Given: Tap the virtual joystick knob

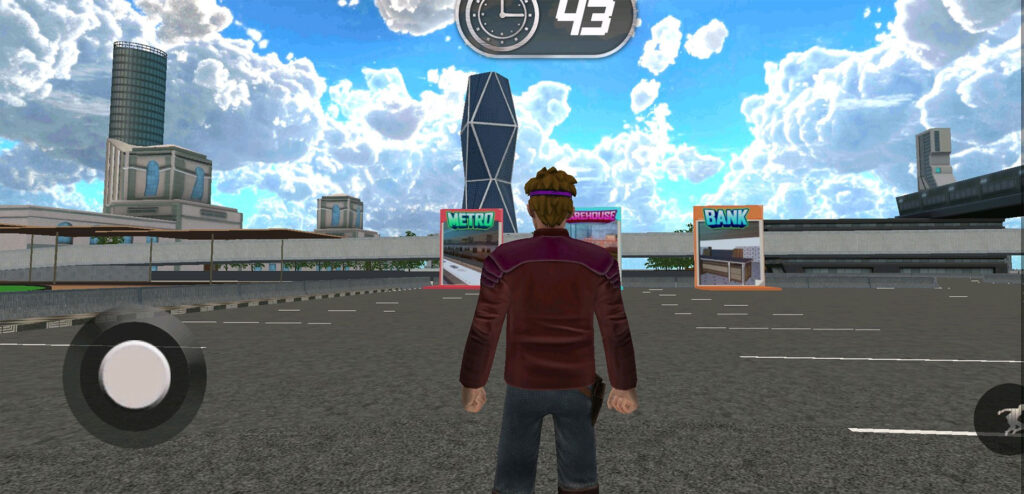Looking at the screenshot, I should click(135, 374).
